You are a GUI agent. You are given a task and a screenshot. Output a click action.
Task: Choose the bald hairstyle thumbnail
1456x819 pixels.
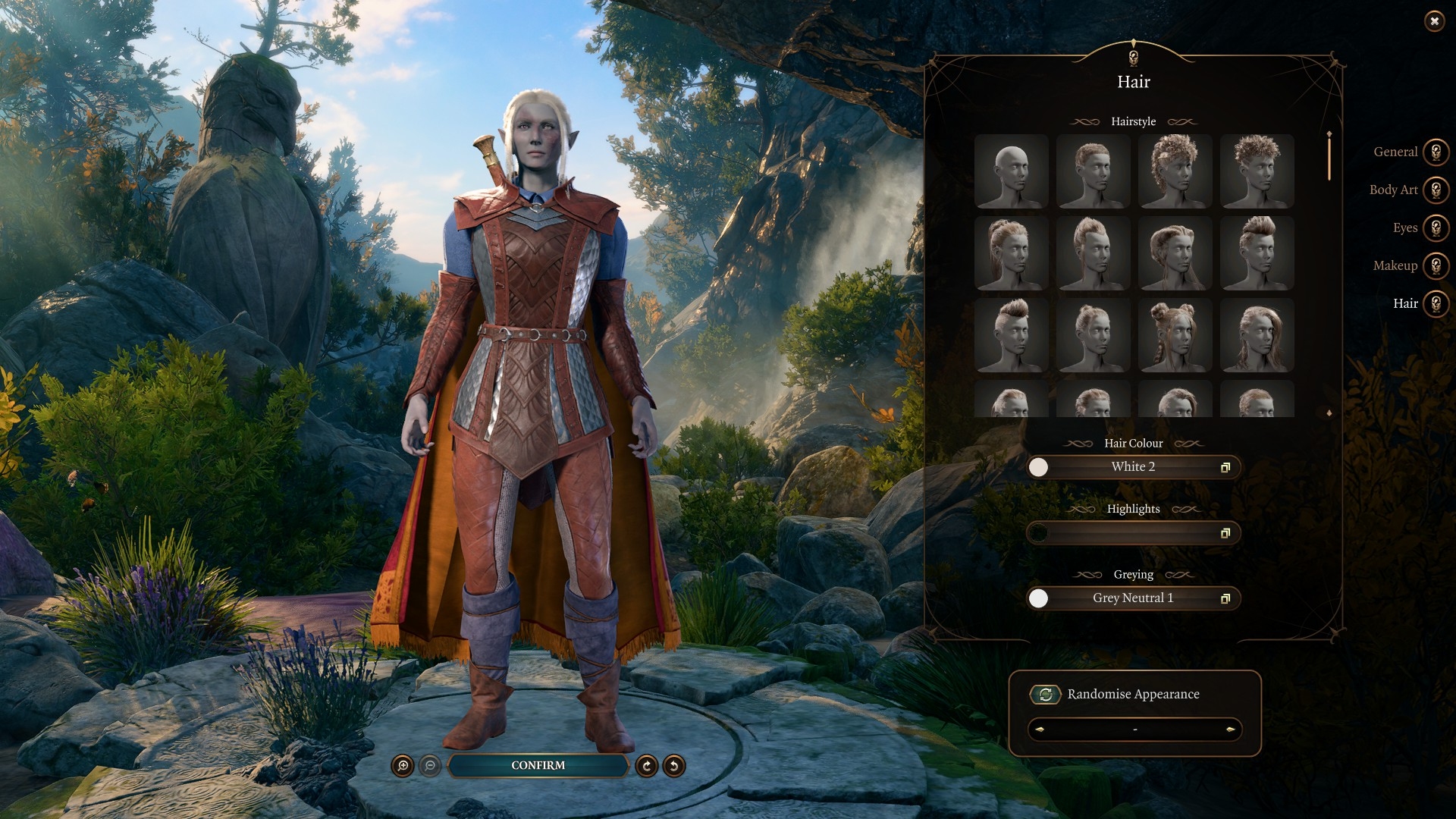click(1011, 171)
